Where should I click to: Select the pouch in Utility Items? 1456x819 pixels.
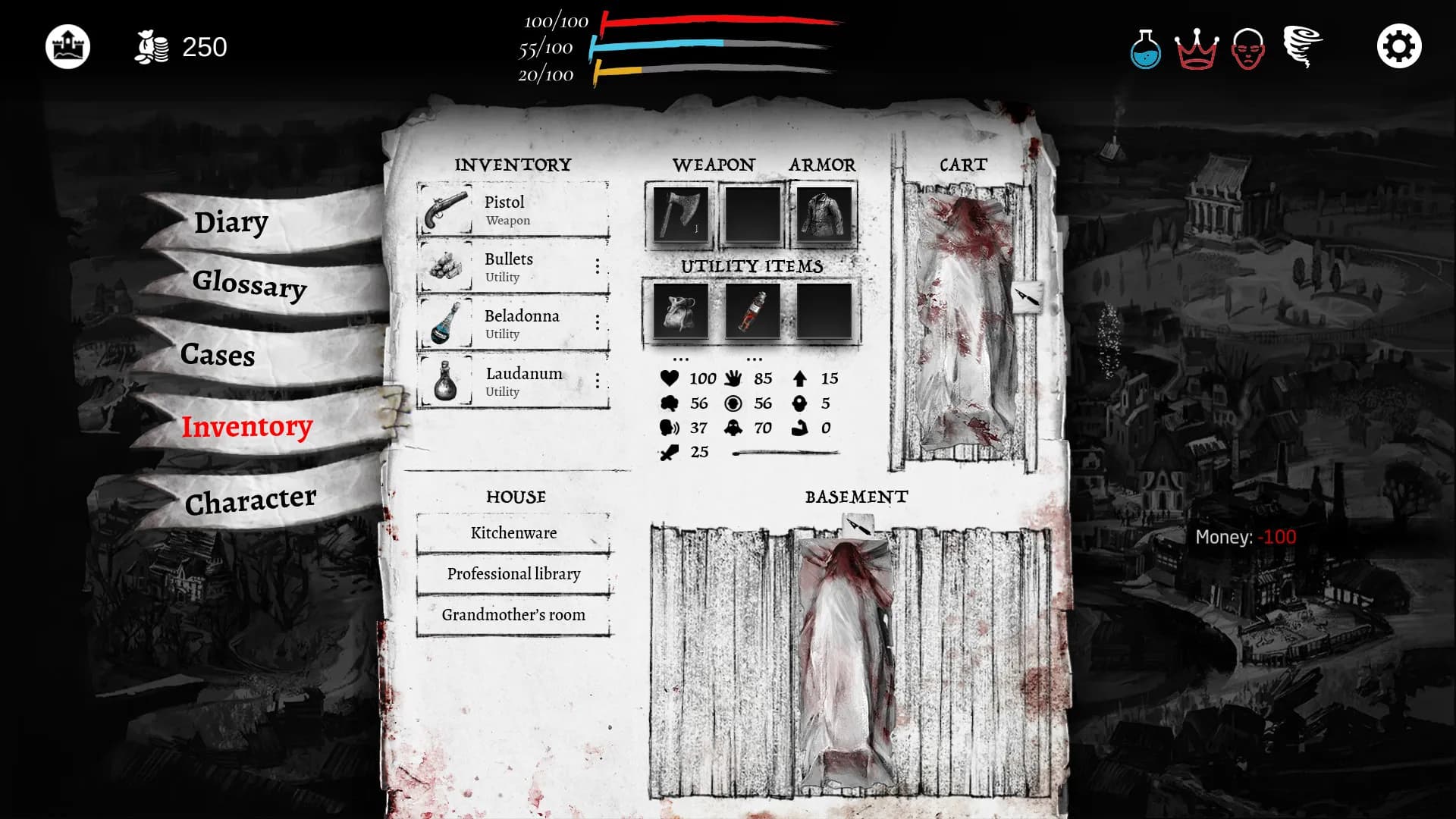tap(681, 313)
